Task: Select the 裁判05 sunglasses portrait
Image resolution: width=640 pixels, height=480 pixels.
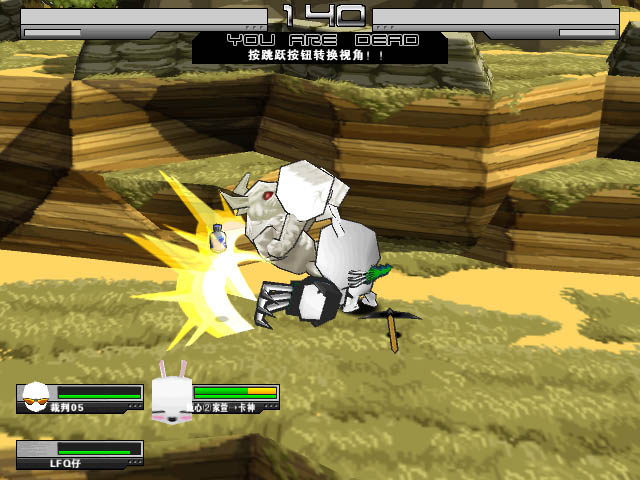Action: (x=37, y=397)
